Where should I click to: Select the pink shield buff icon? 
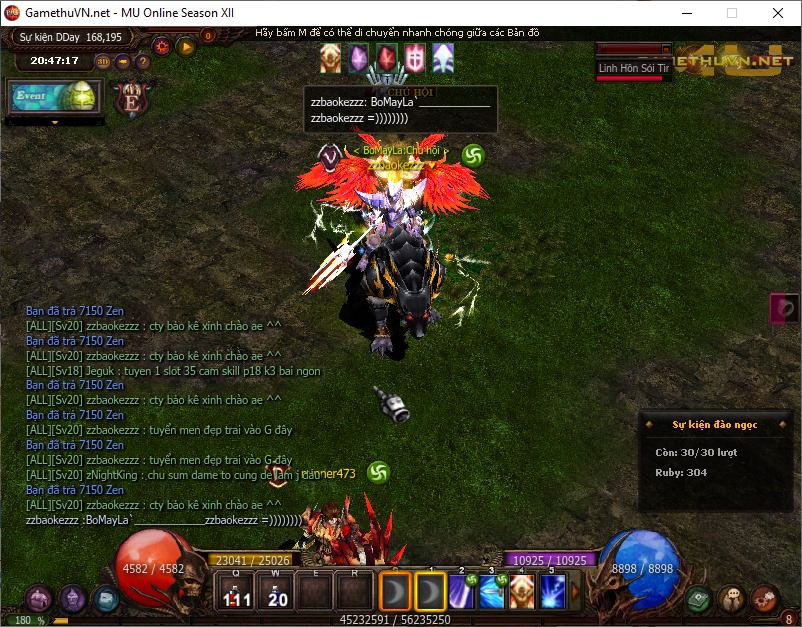point(415,59)
